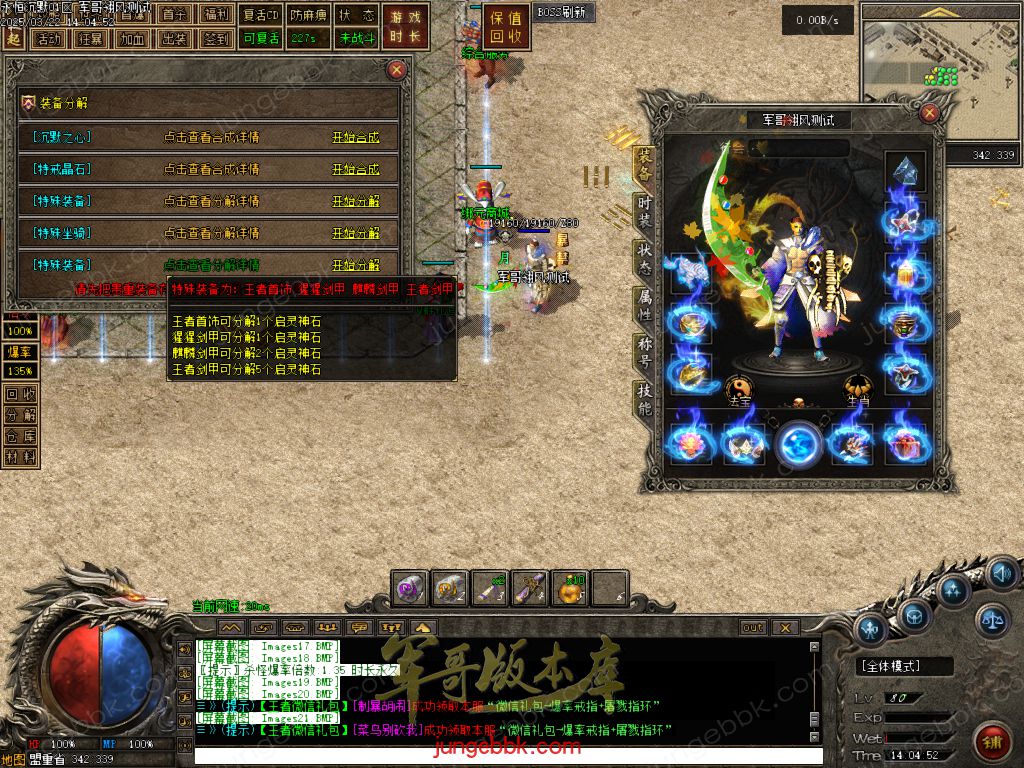Click the 保值回收 recycle button
1024x768 pixels.
pos(507,28)
